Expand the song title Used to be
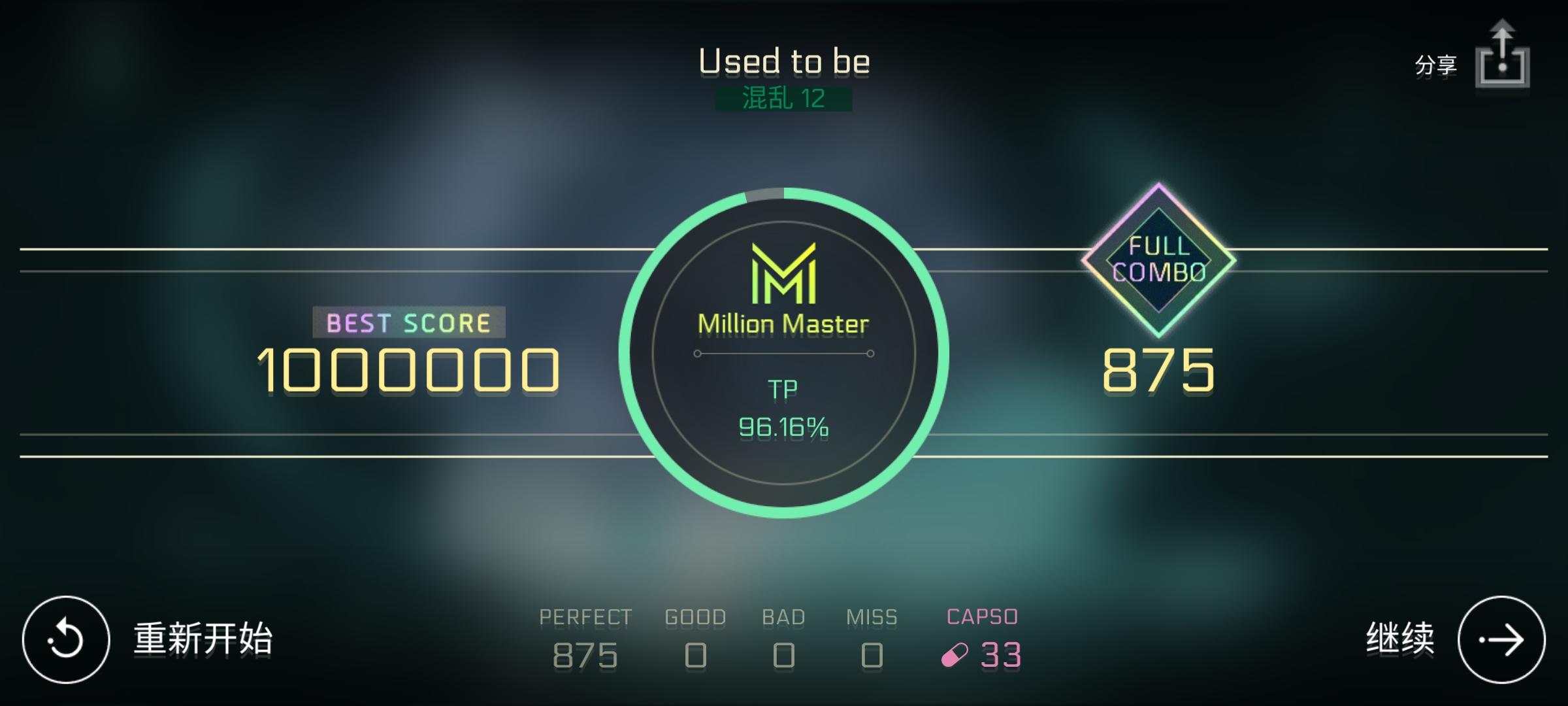 pyautogui.click(x=784, y=60)
